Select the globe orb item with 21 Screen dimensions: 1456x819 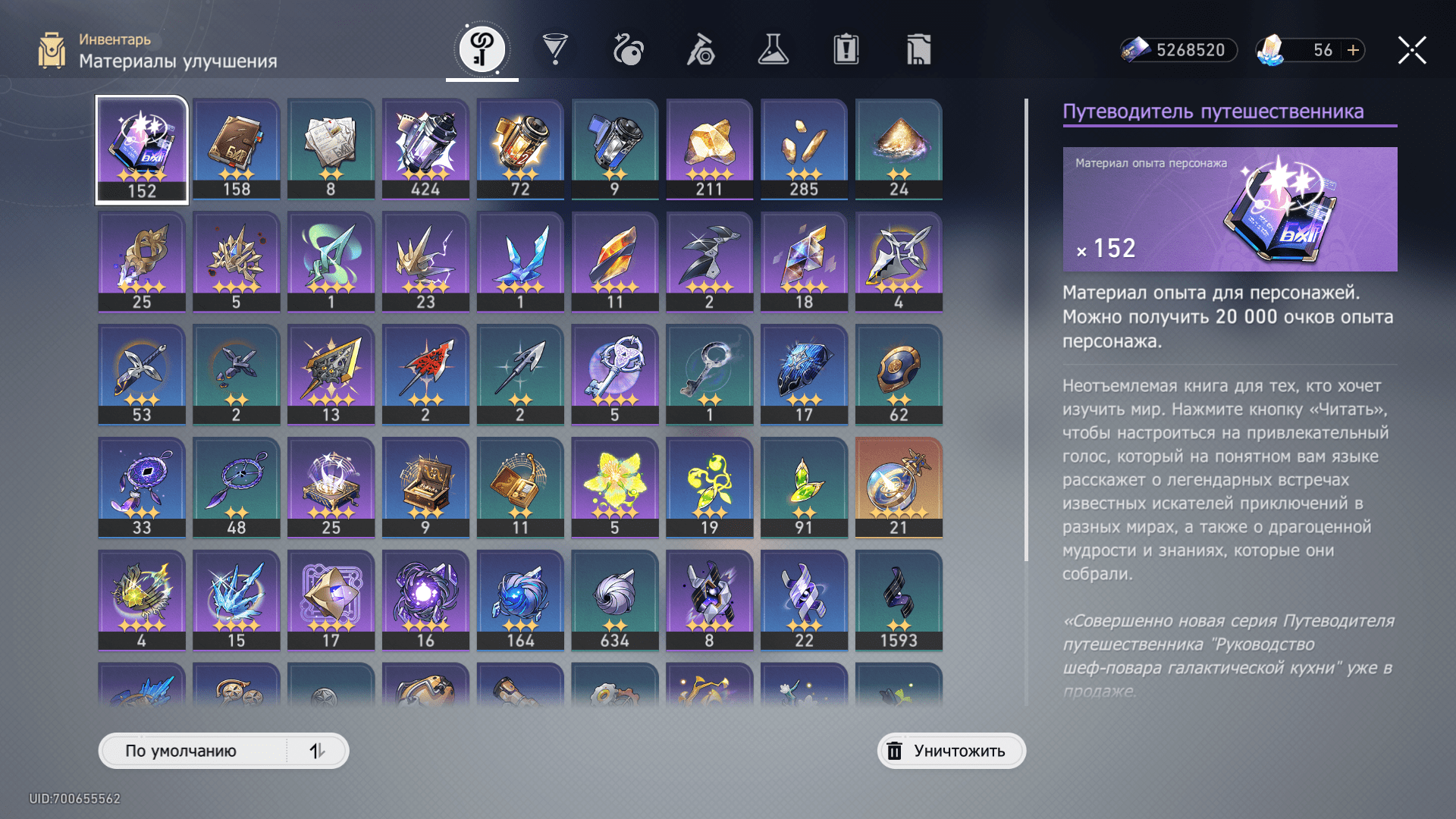coord(899,487)
